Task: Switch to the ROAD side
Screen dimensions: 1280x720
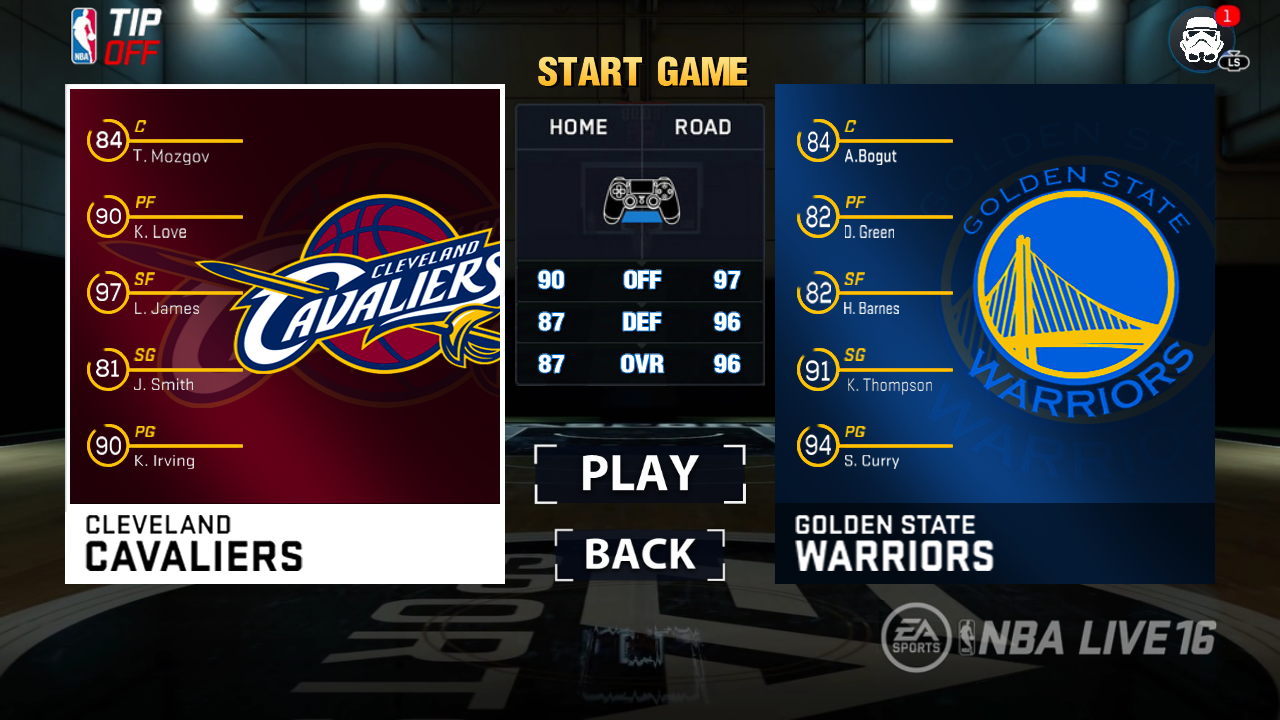Action: click(700, 127)
